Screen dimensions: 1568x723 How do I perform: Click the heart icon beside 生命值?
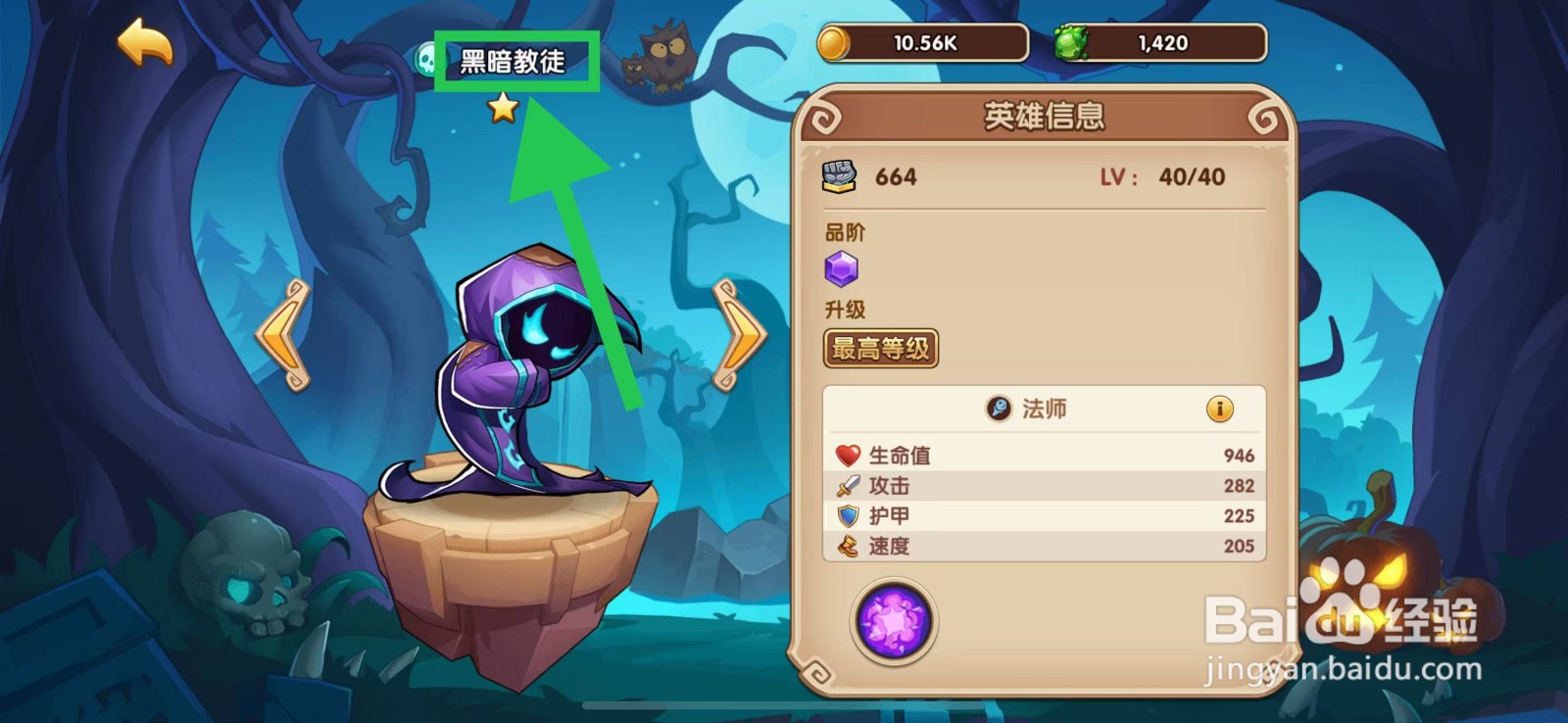tap(847, 453)
